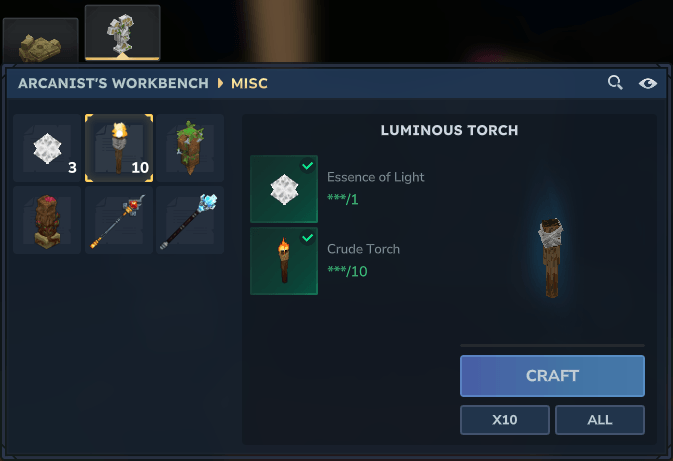Toggle the eye visibility icon
Image resolution: width=673 pixels, height=461 pixels.
pyautogui.click(x=647, y=83)
